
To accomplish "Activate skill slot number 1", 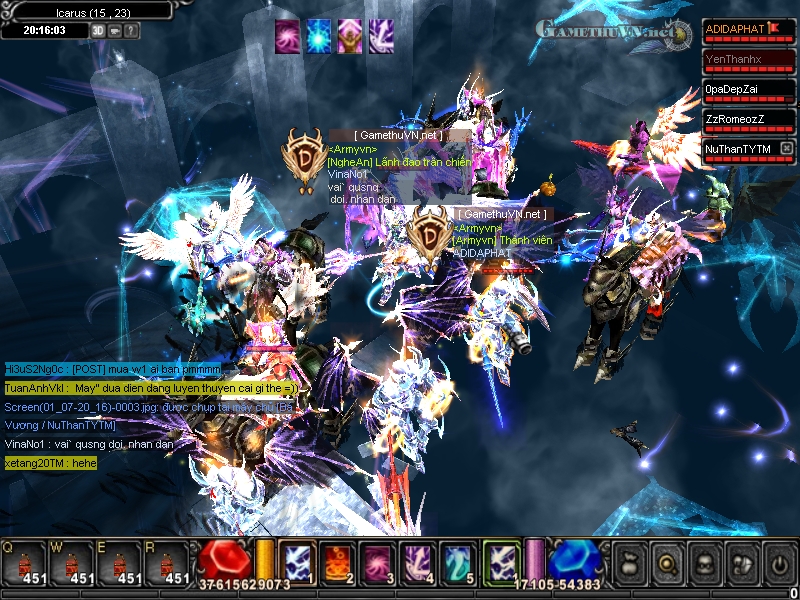I will pos(298,562).
